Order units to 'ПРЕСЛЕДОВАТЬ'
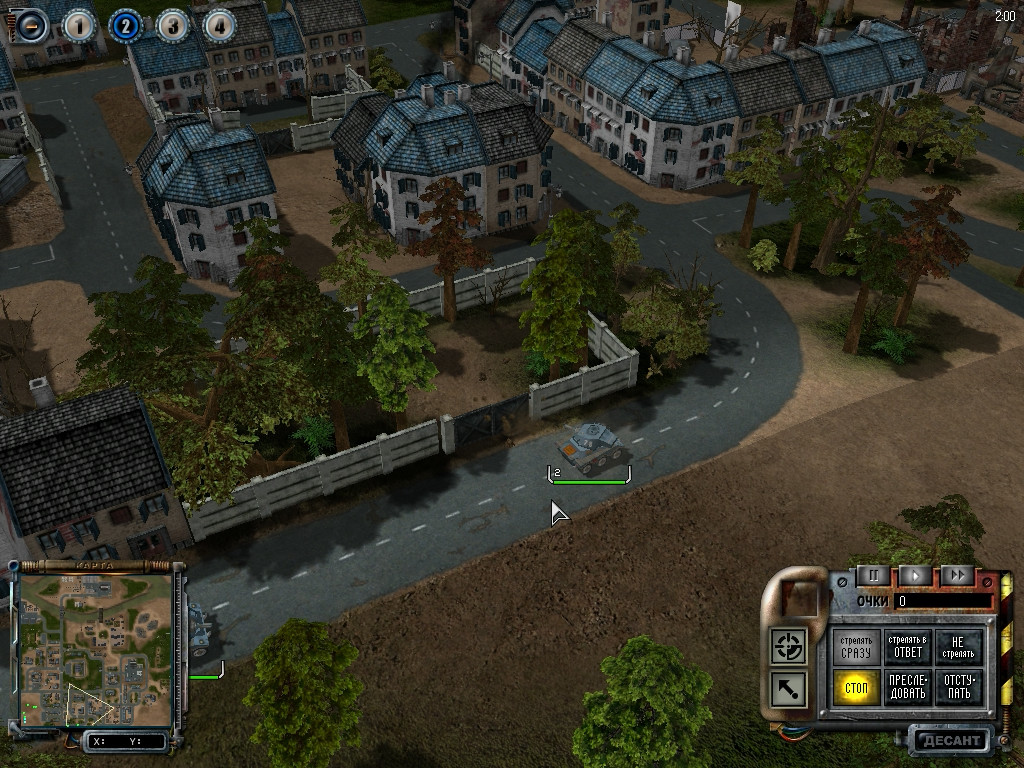The image size is (1024, 768). tap(908, 688)
